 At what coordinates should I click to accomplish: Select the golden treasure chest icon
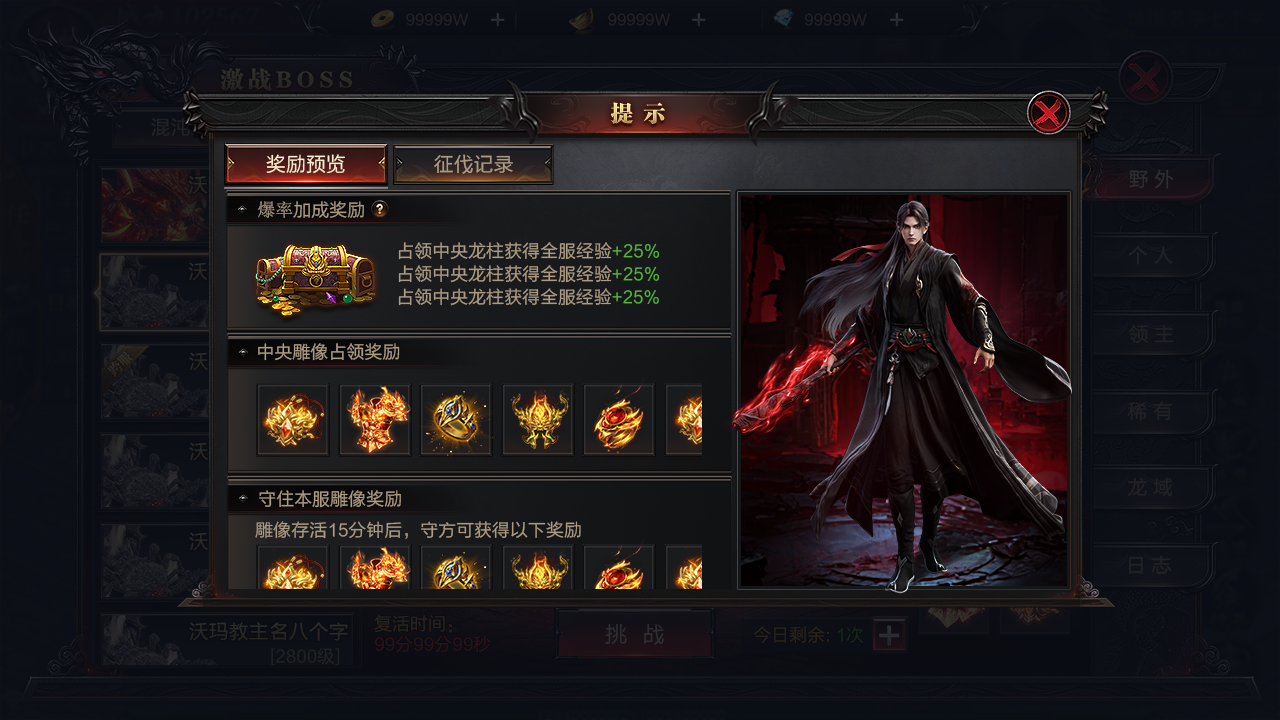[315, 275]
